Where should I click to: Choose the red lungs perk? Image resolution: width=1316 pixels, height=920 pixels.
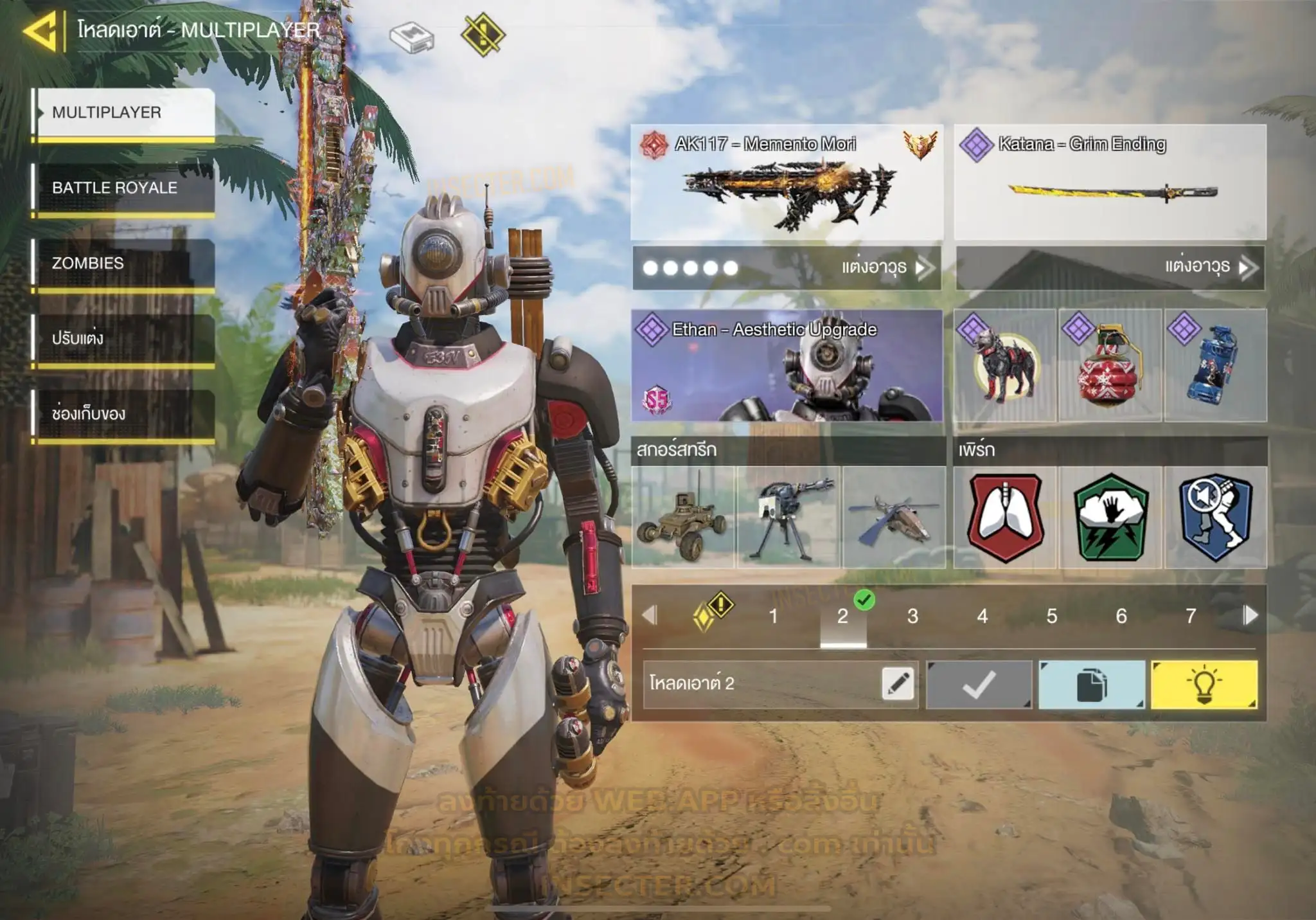[1005, 518]
